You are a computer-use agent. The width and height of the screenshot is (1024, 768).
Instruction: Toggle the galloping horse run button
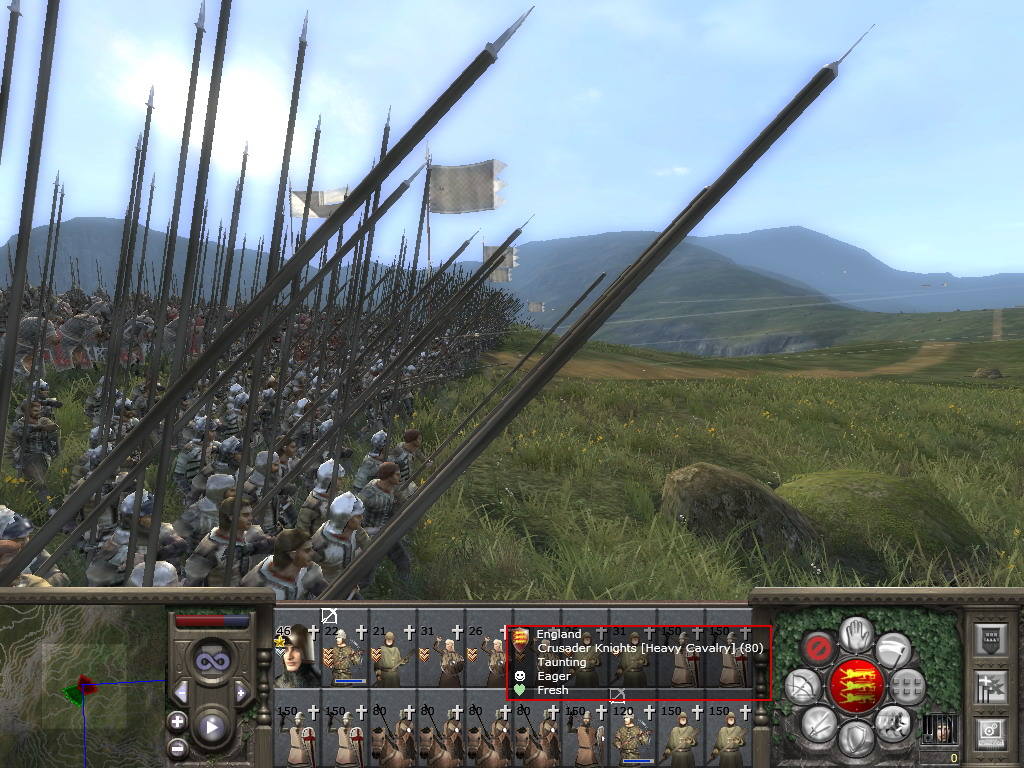click(x=893, y=723)
